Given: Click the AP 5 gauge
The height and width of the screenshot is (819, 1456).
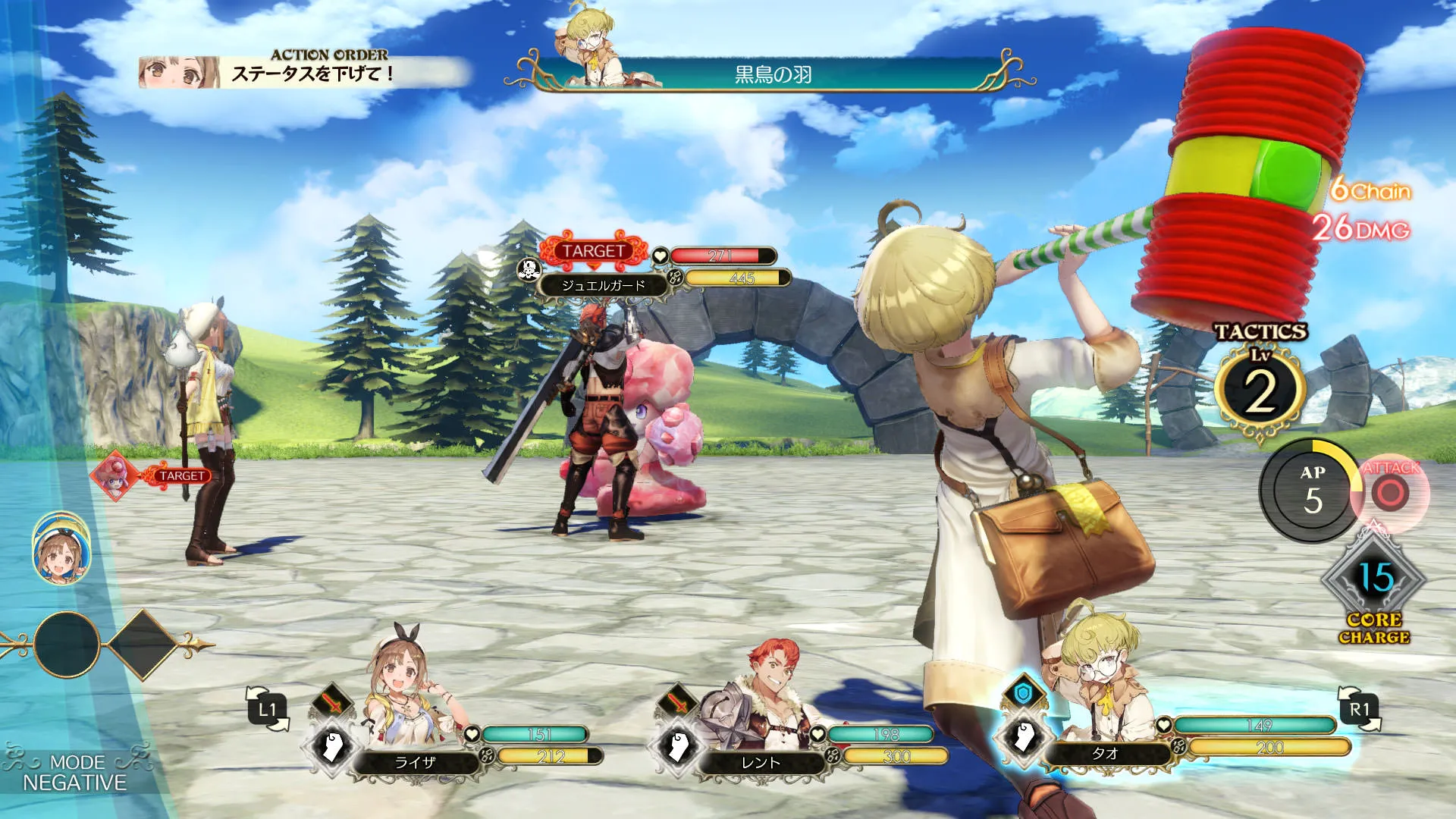Looking at the screenshot, I should tap(1311, 491).
